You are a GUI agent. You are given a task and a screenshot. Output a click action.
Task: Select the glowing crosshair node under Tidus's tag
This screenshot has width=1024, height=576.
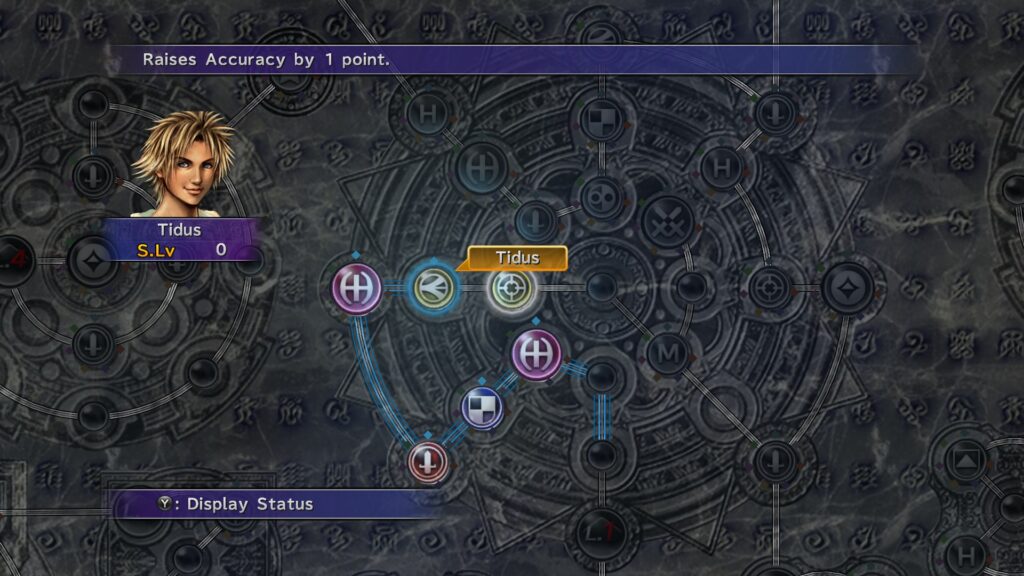click(511, 289)
